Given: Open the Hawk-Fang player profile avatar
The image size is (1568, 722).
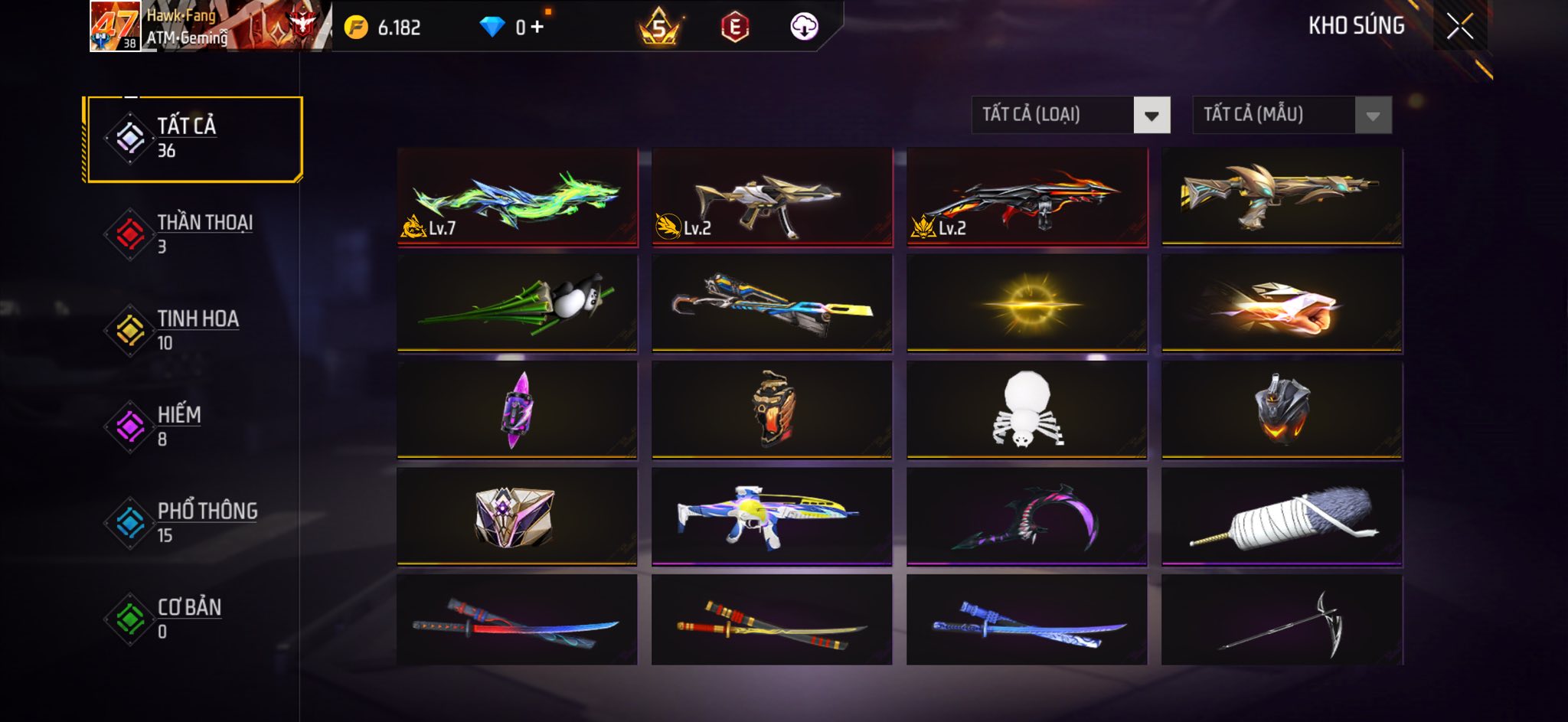Looking at the screenshot, I should click(x=115, y=26).
